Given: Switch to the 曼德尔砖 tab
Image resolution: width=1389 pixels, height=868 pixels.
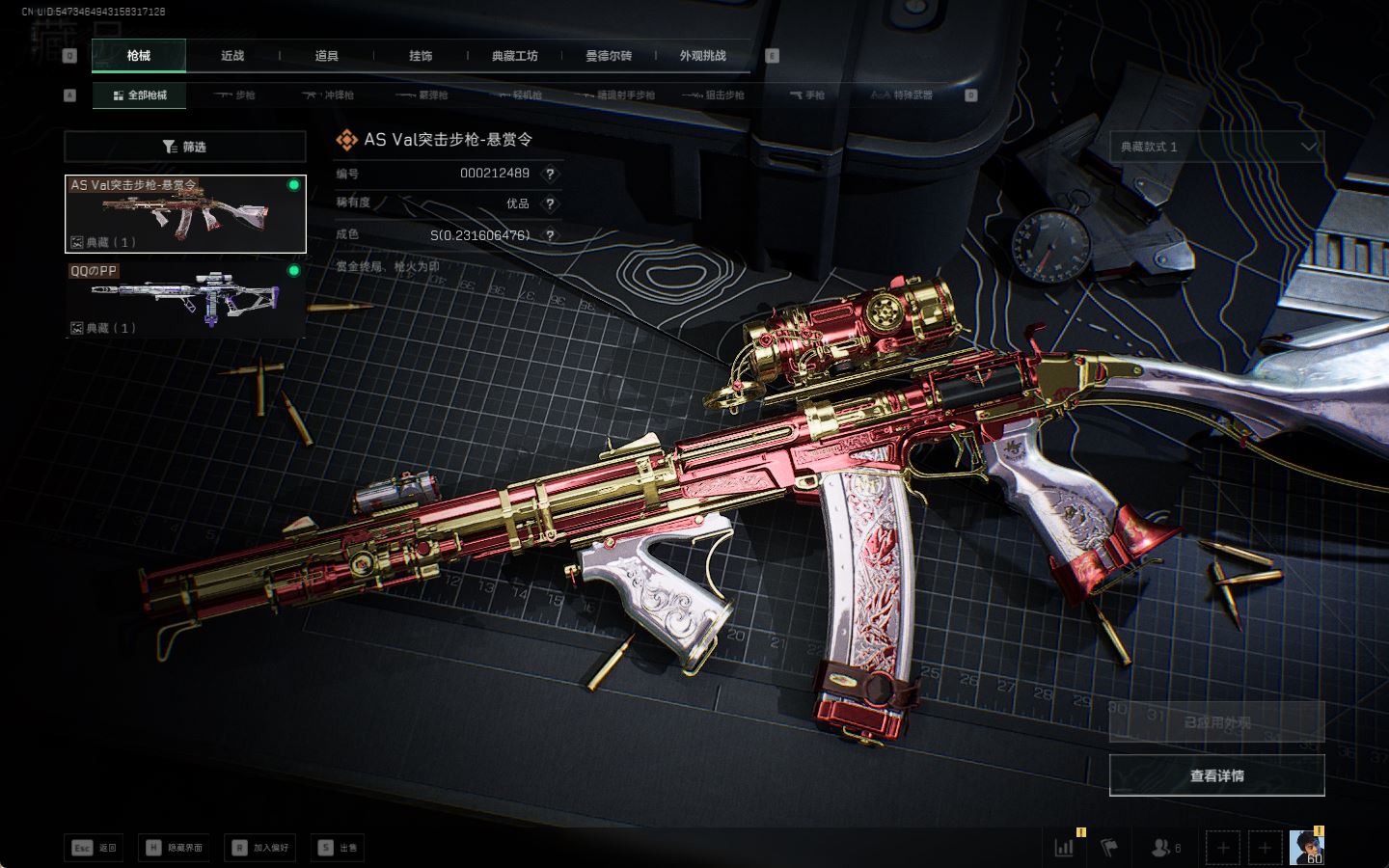Looking at the screenshot, I should pos(609,56).
